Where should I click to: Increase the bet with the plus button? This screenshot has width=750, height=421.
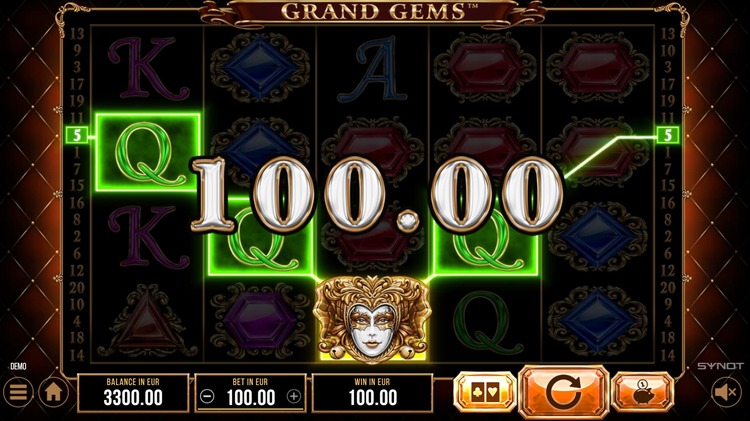tap(293, 396)
